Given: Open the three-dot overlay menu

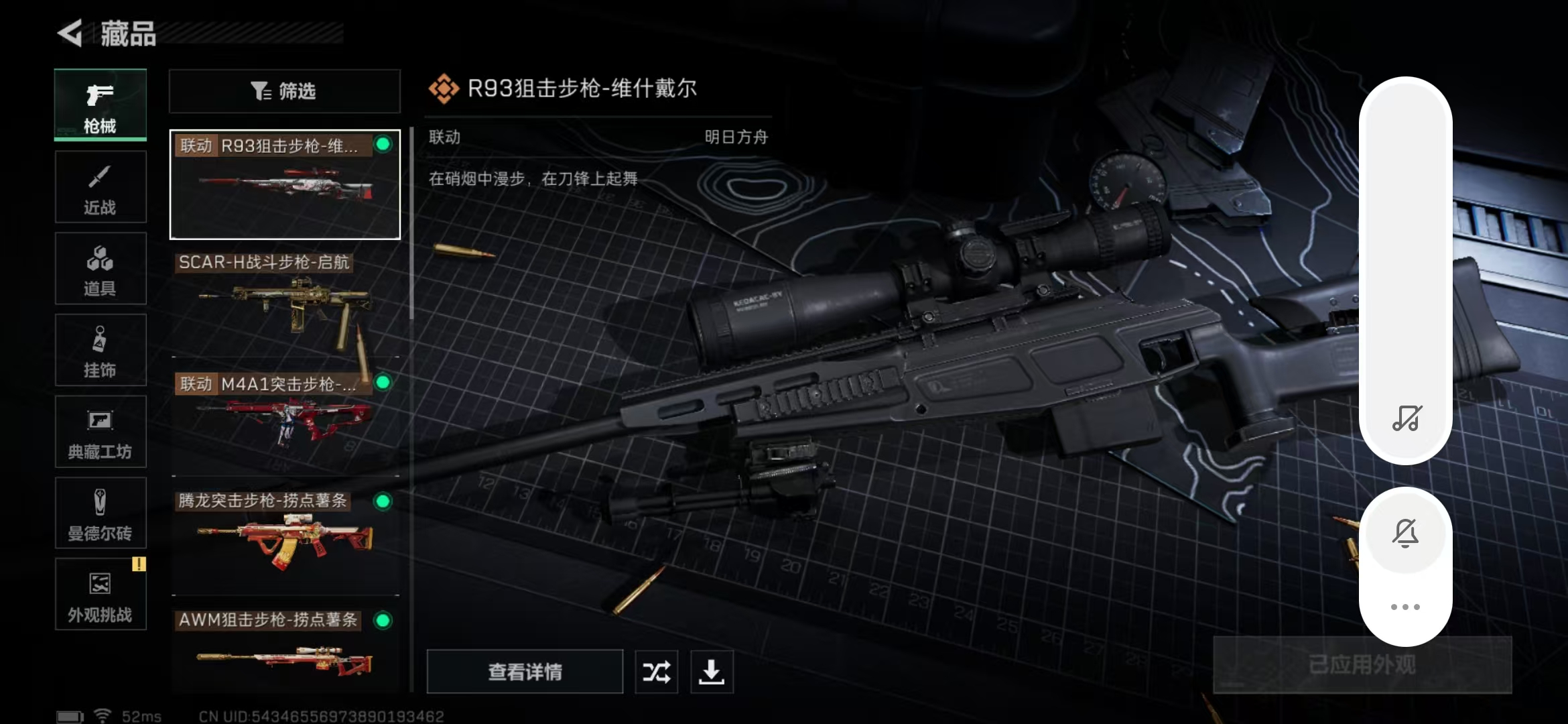Looking at the screenshot, I should click(x=1405, y=607).
